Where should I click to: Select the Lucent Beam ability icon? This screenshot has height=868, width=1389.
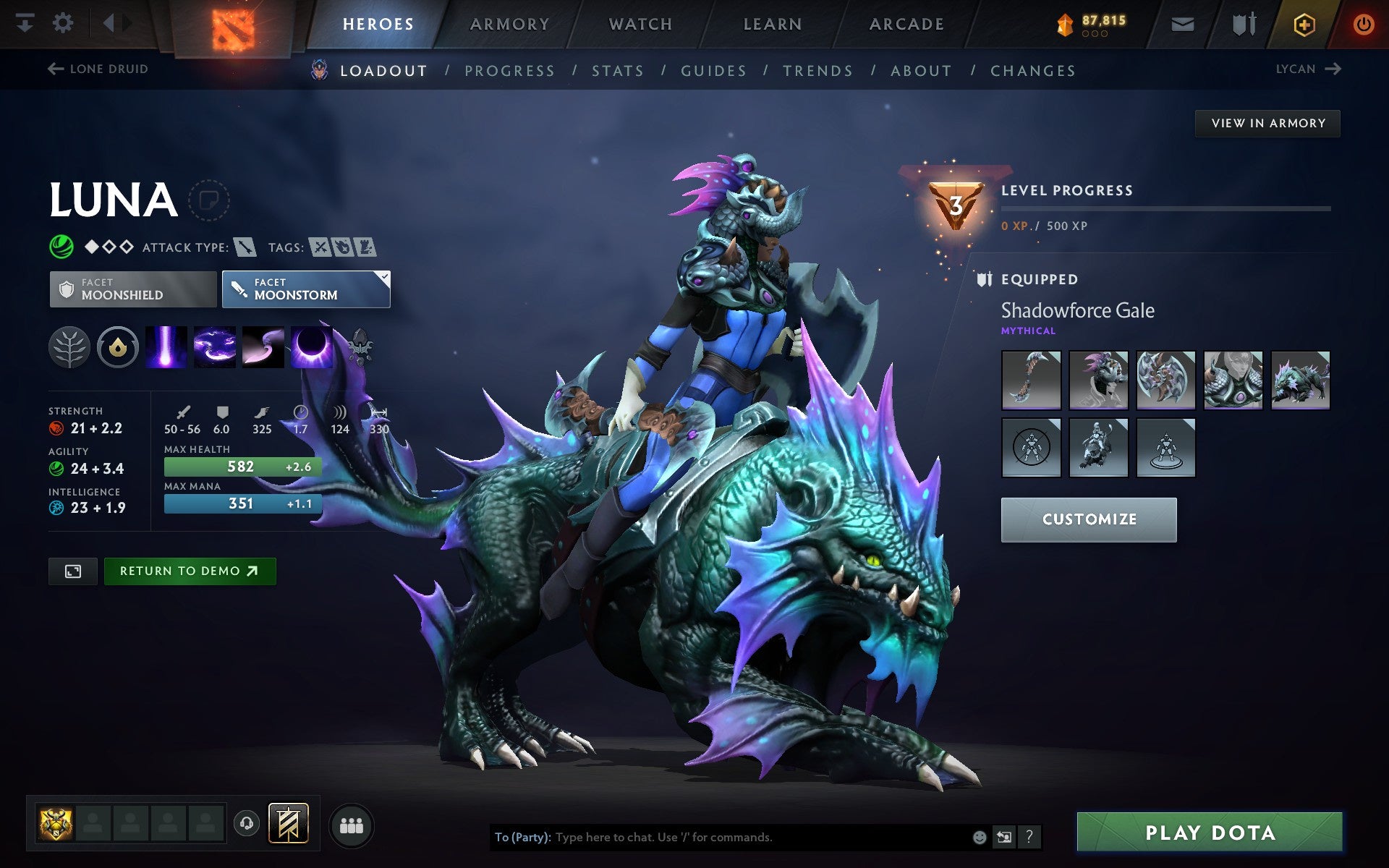point(166,347)
